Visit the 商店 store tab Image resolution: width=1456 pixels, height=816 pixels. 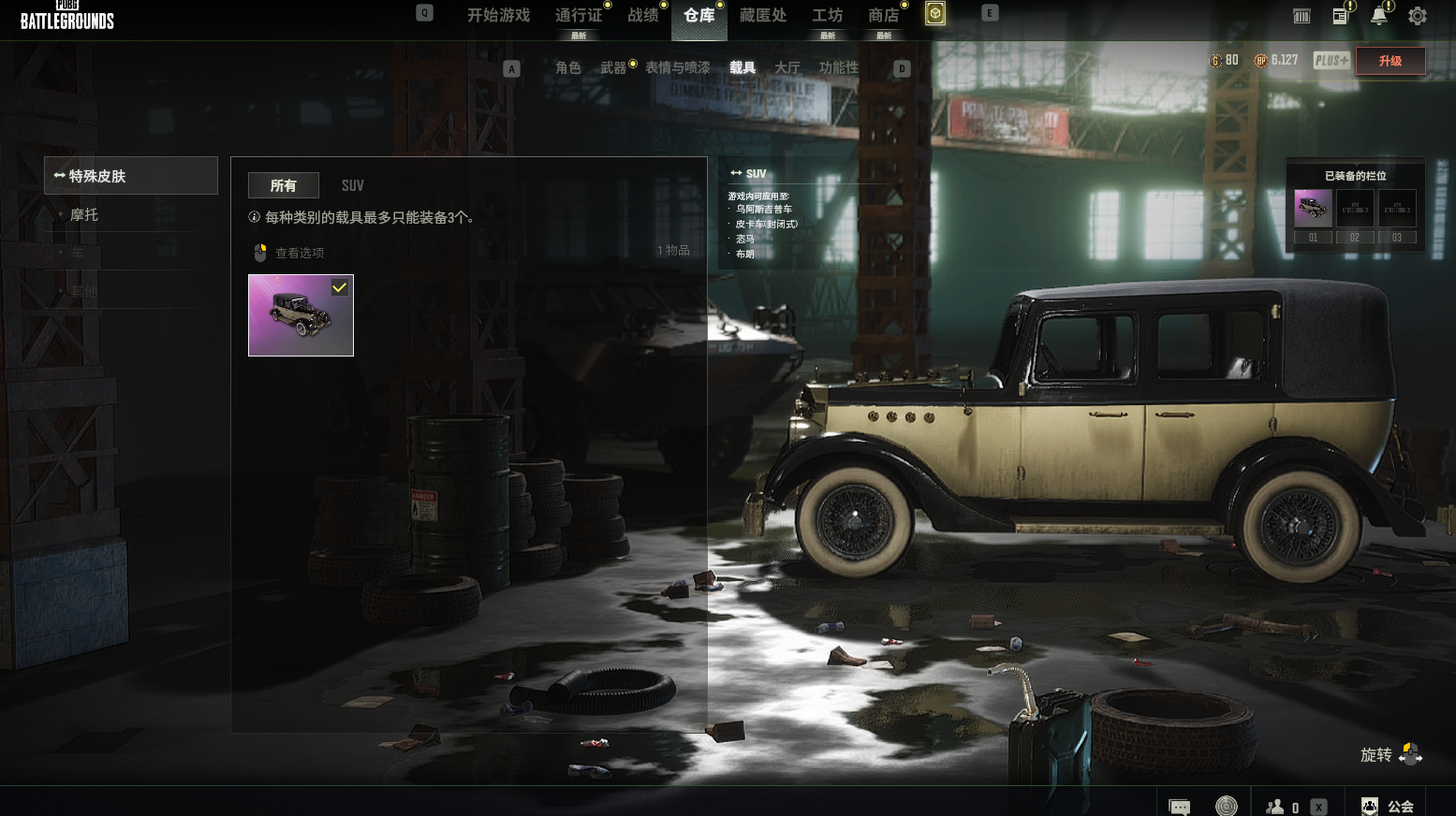click(x=884, y=16)
